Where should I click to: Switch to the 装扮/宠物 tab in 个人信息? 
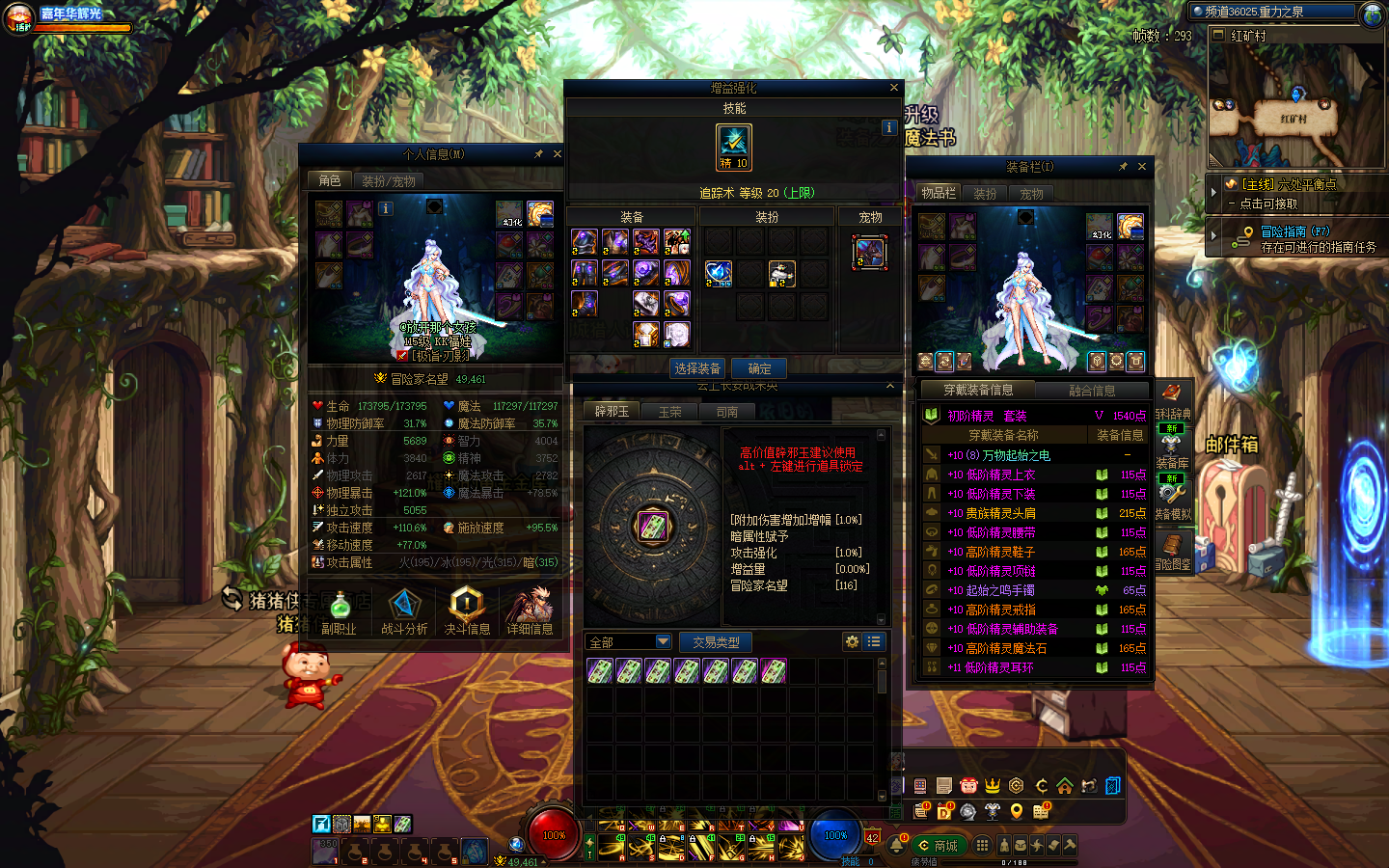[x=389, y=181]
